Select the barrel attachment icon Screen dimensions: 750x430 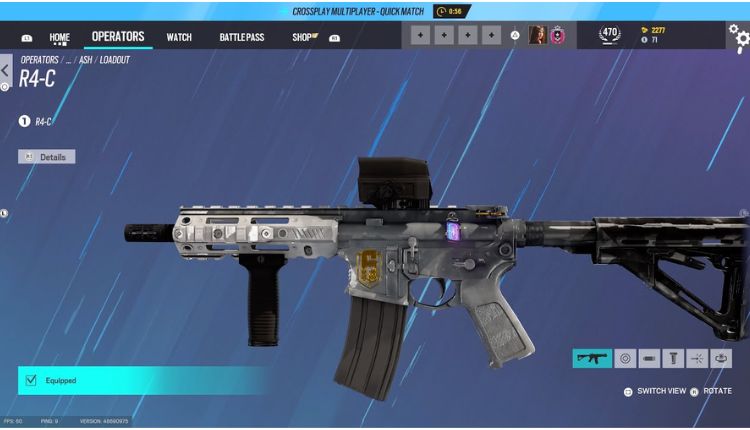click(x=649, y=358)
